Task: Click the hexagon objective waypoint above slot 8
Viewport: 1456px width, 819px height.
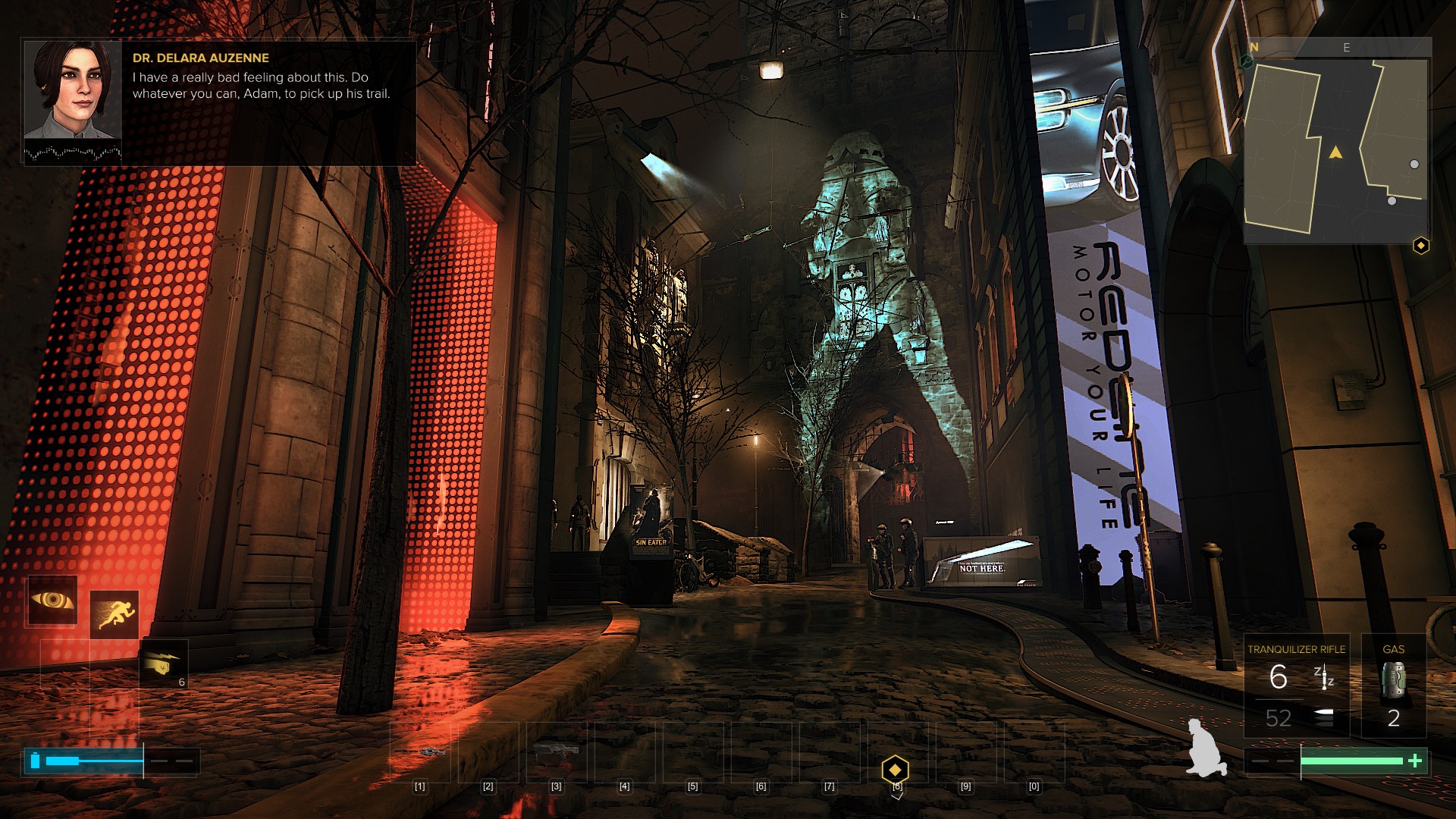Action: click(x=895, y=770)
